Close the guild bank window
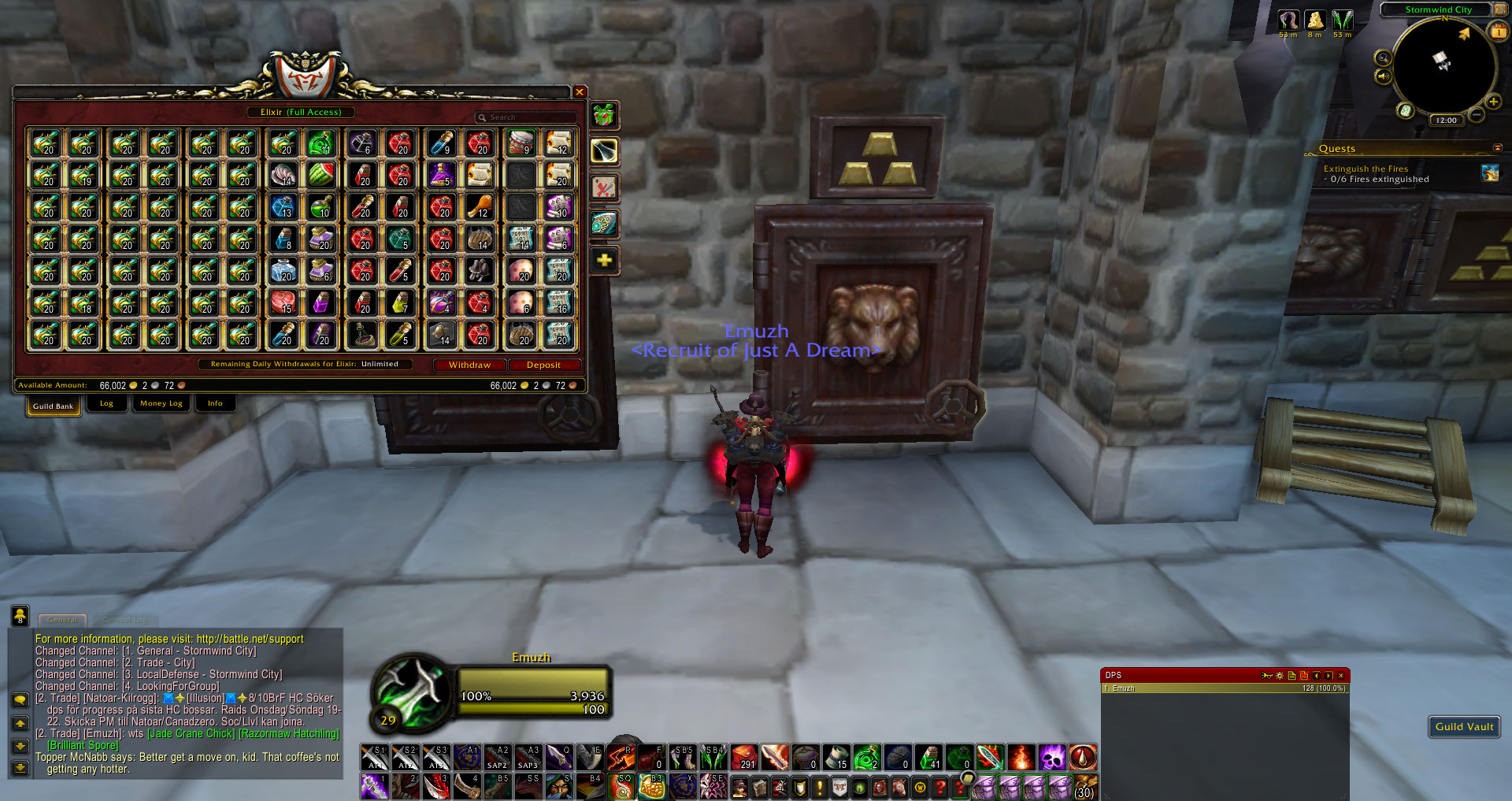 point(580,92)
